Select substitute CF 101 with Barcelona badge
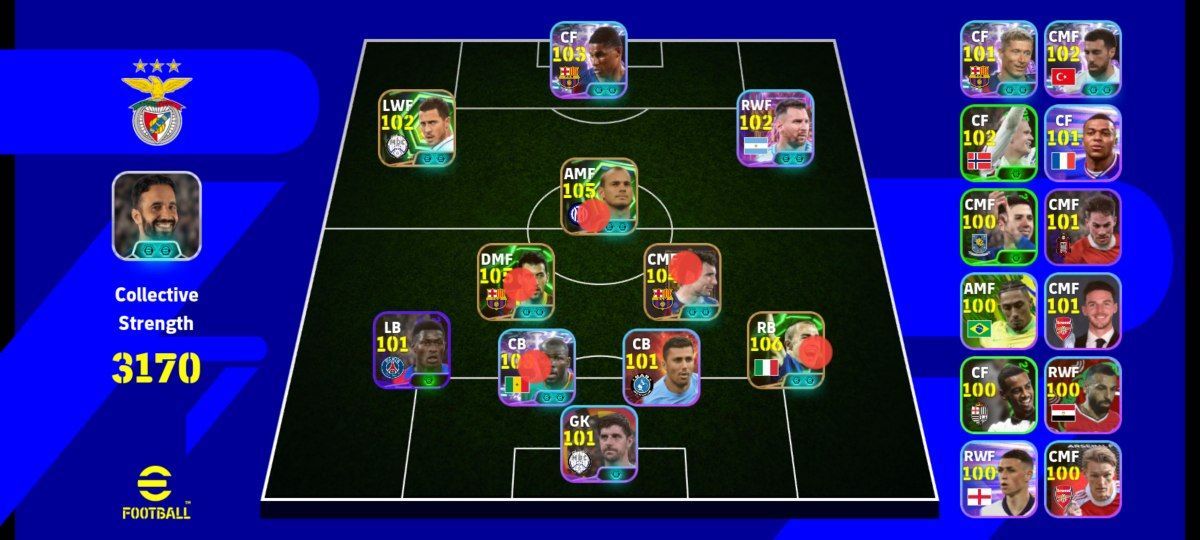Image resolution: width=1200 pixels, height=540 pixels. tap(998, 59)
